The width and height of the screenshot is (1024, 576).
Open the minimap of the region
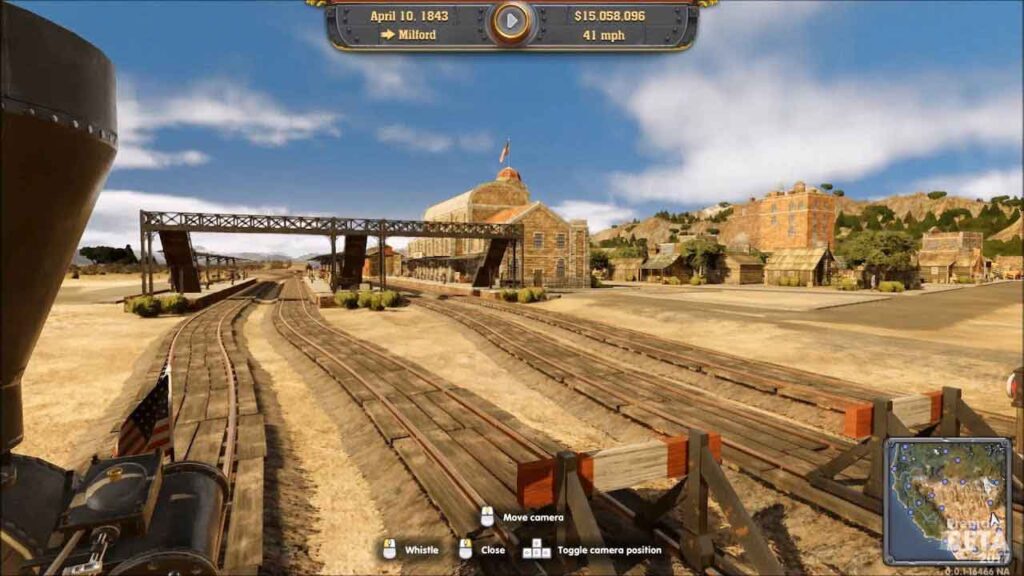pos(946,500)
